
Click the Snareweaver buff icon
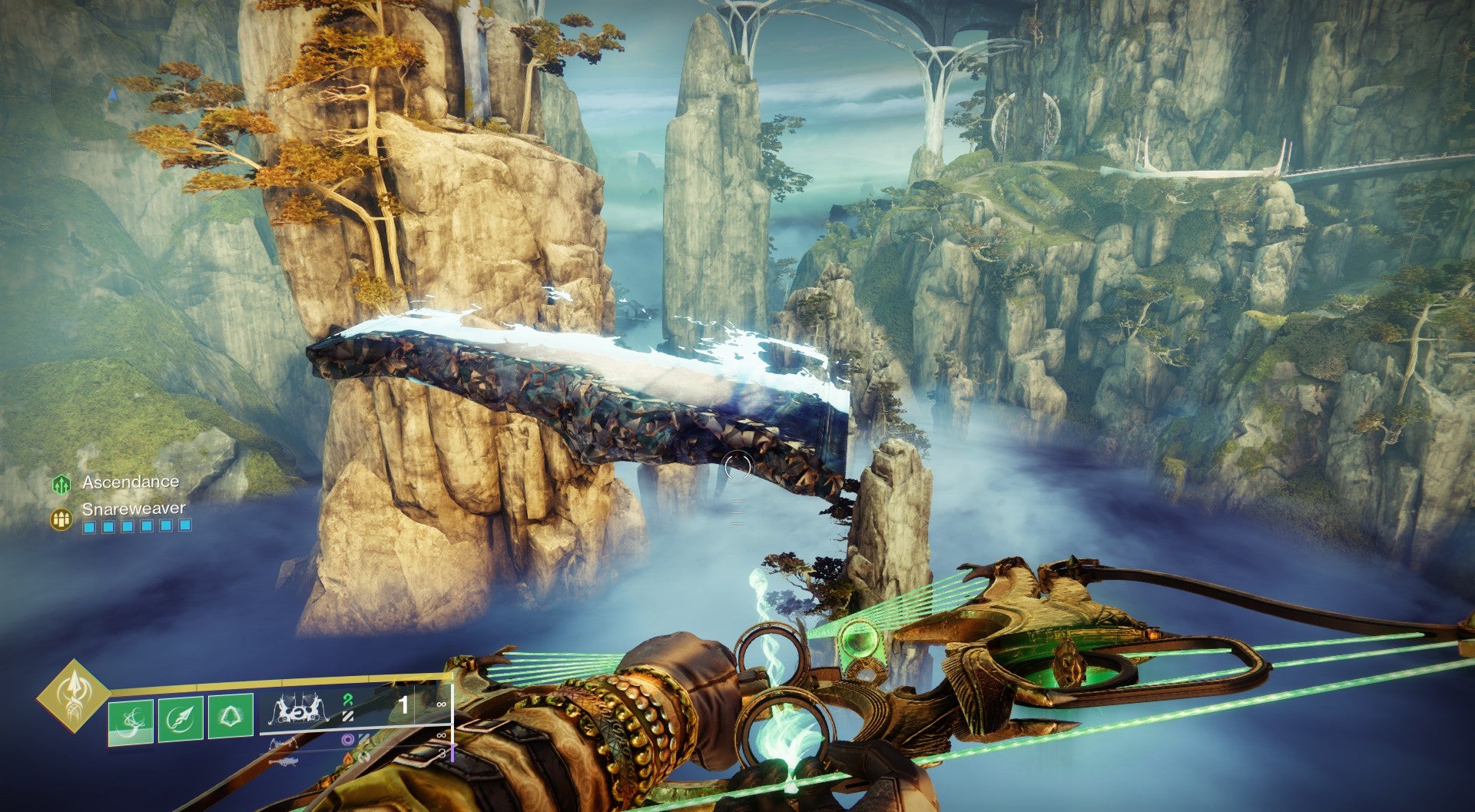coord(61,519)
